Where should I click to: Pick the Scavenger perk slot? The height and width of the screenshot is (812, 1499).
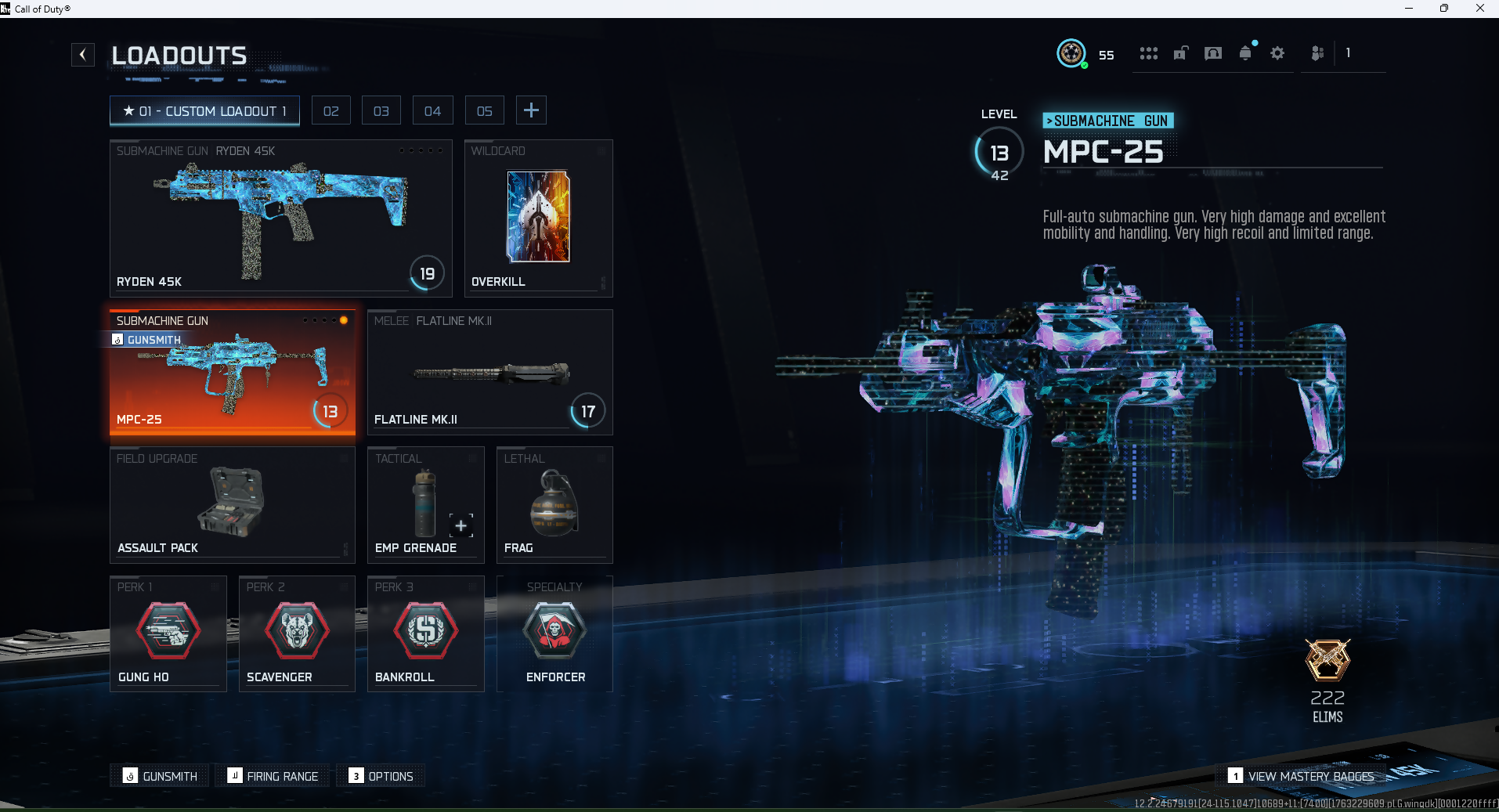(x=297, y=633)
